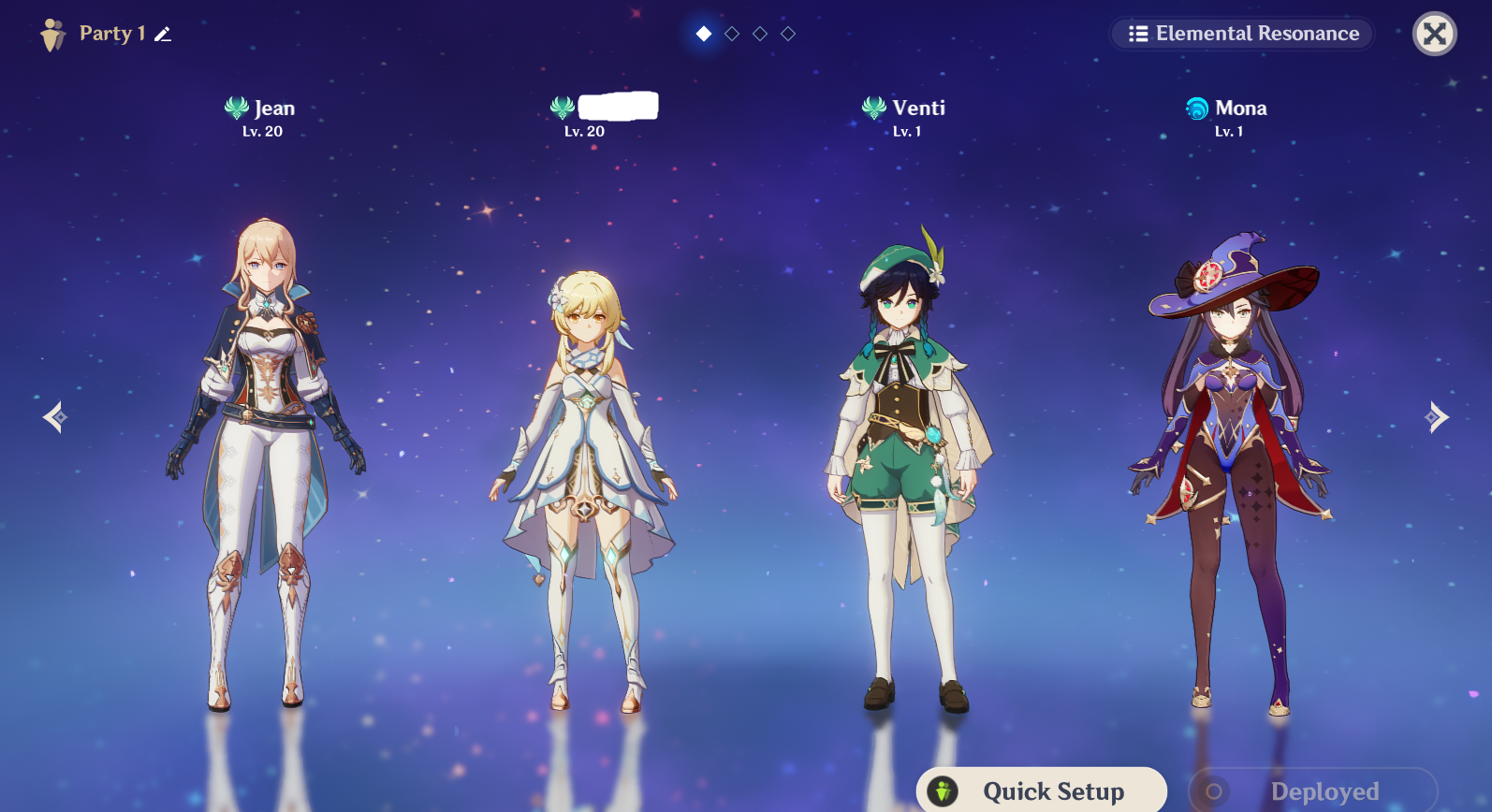Go to the next party with right arrow
This screenshot has width=1492, height=812.
[1436, 417]
